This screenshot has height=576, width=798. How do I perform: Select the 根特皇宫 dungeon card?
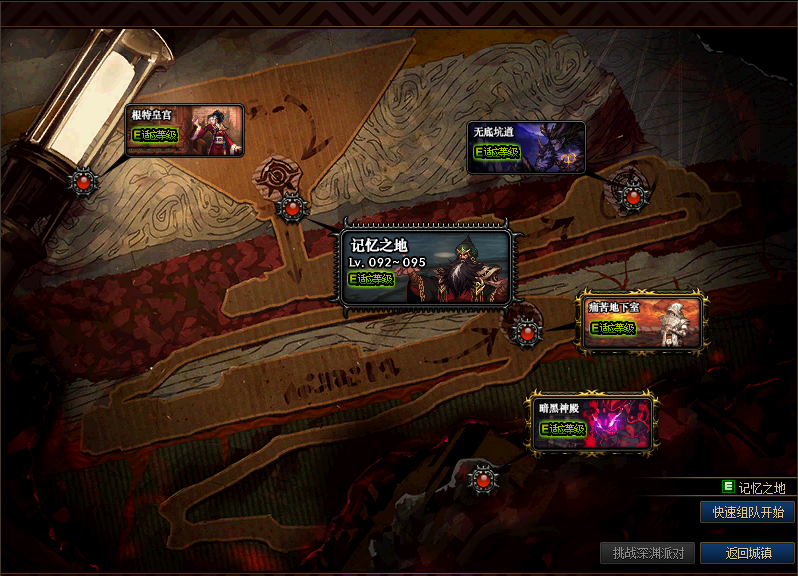click(185, 131)
